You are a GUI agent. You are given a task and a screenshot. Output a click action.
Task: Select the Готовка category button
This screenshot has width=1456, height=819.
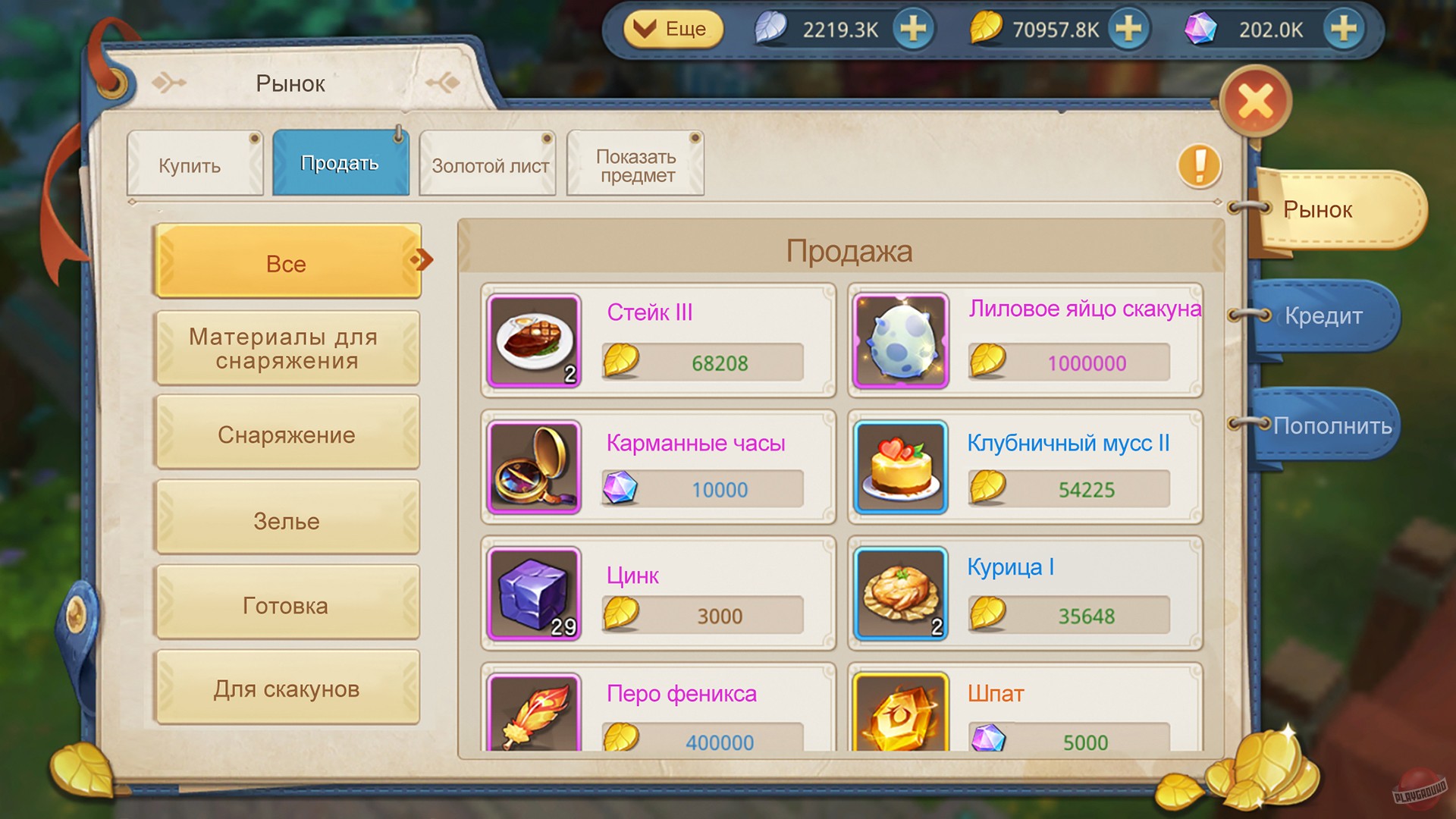(288, 604)
